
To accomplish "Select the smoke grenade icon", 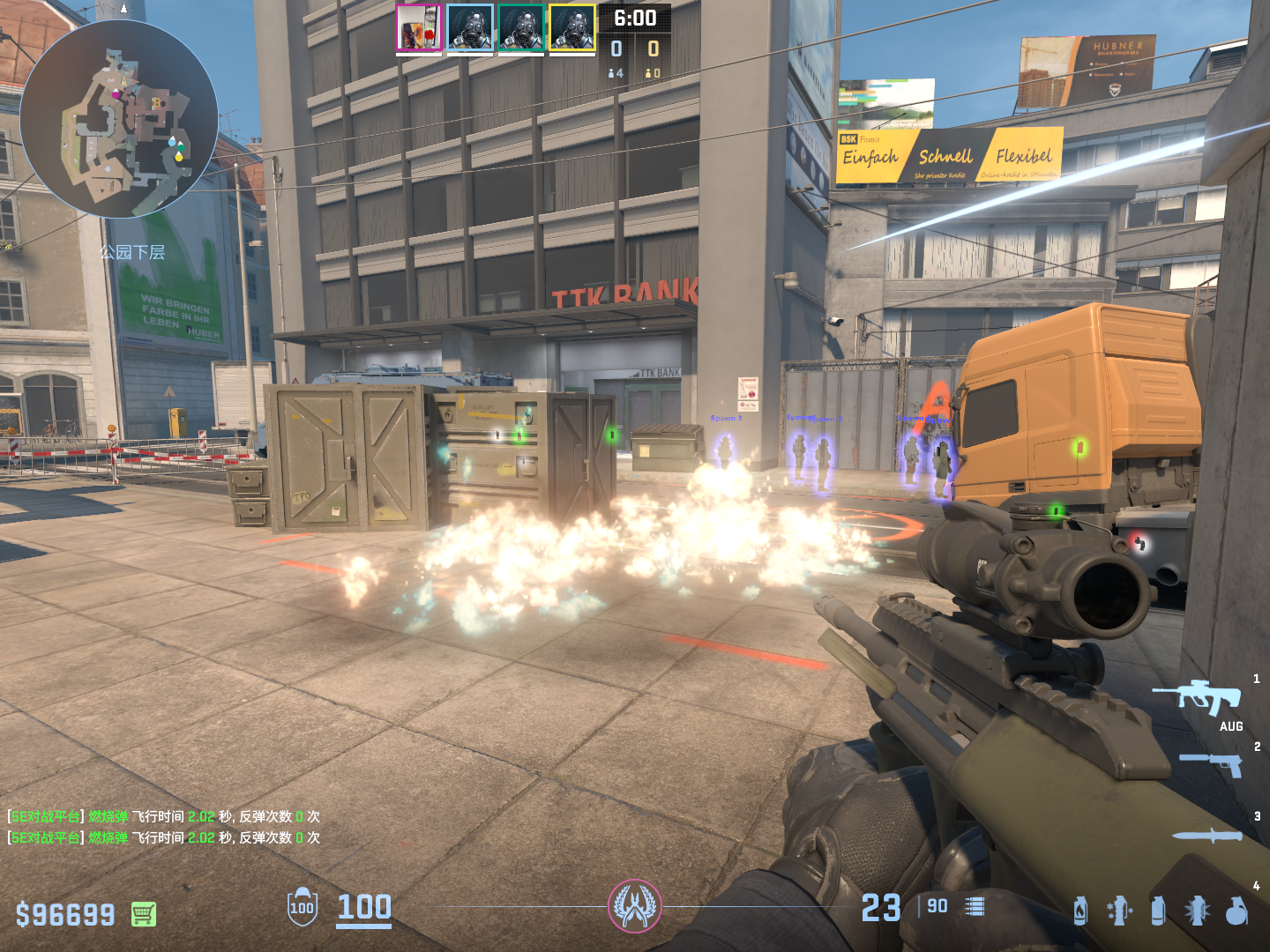I will tap(1158, 911).
